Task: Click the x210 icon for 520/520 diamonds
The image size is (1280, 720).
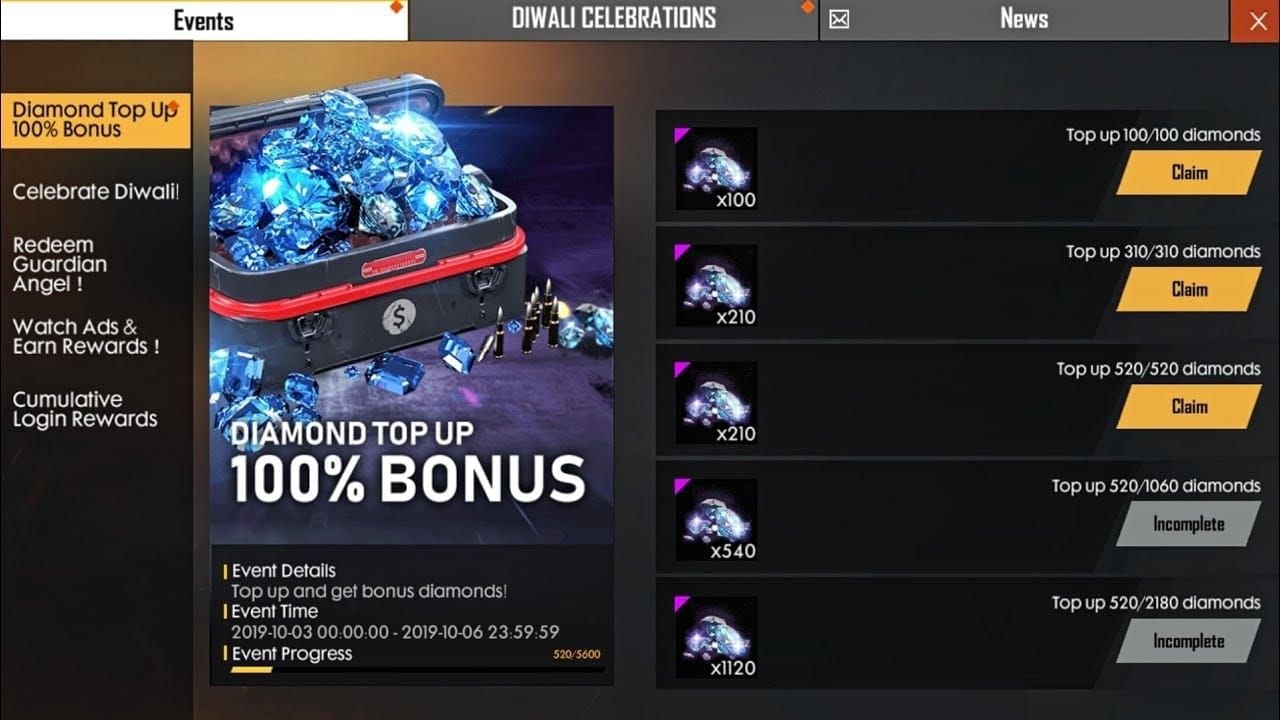Action: 714,404
